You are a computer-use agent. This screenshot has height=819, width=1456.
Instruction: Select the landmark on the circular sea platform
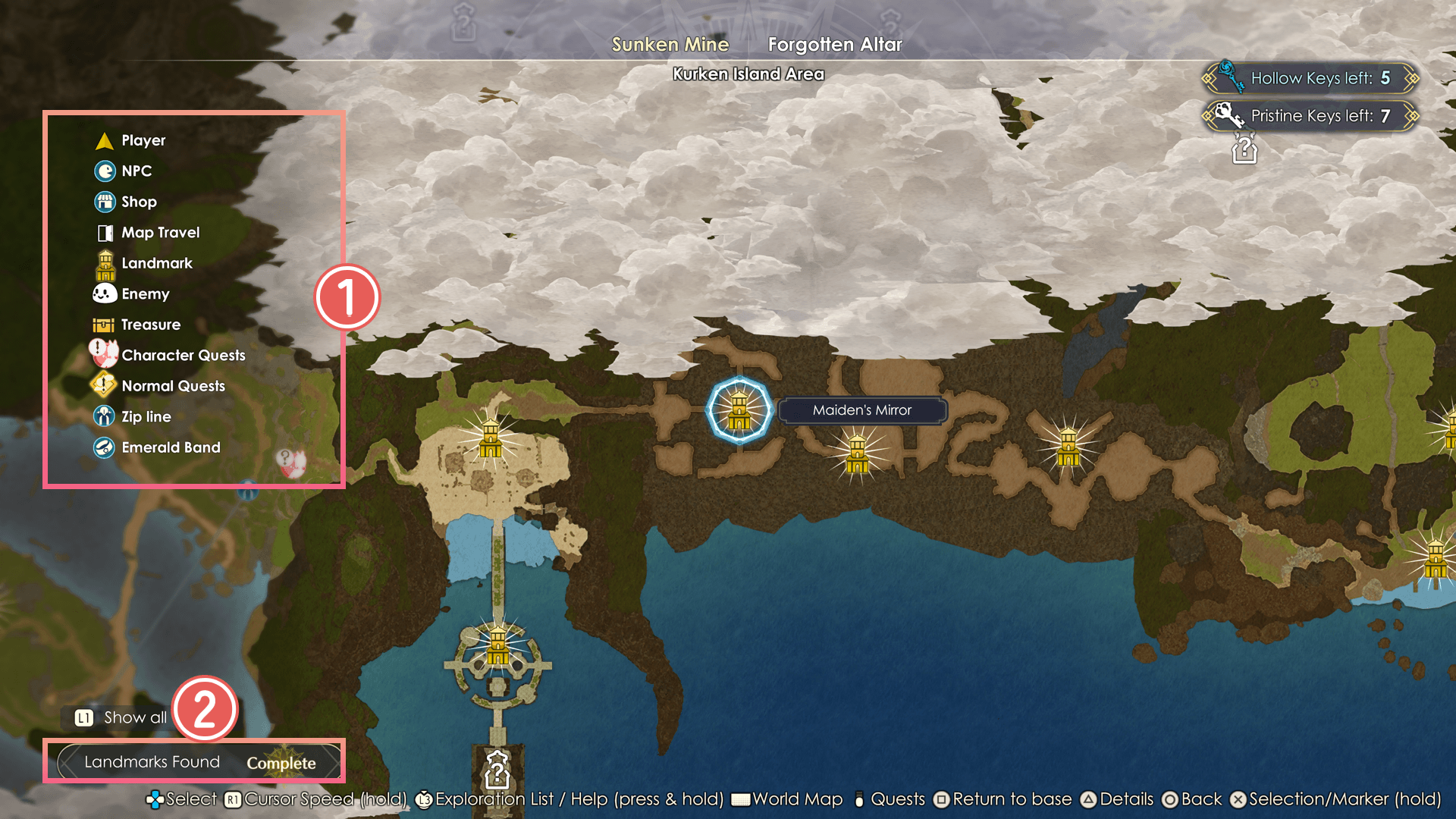tap(497, 645)
